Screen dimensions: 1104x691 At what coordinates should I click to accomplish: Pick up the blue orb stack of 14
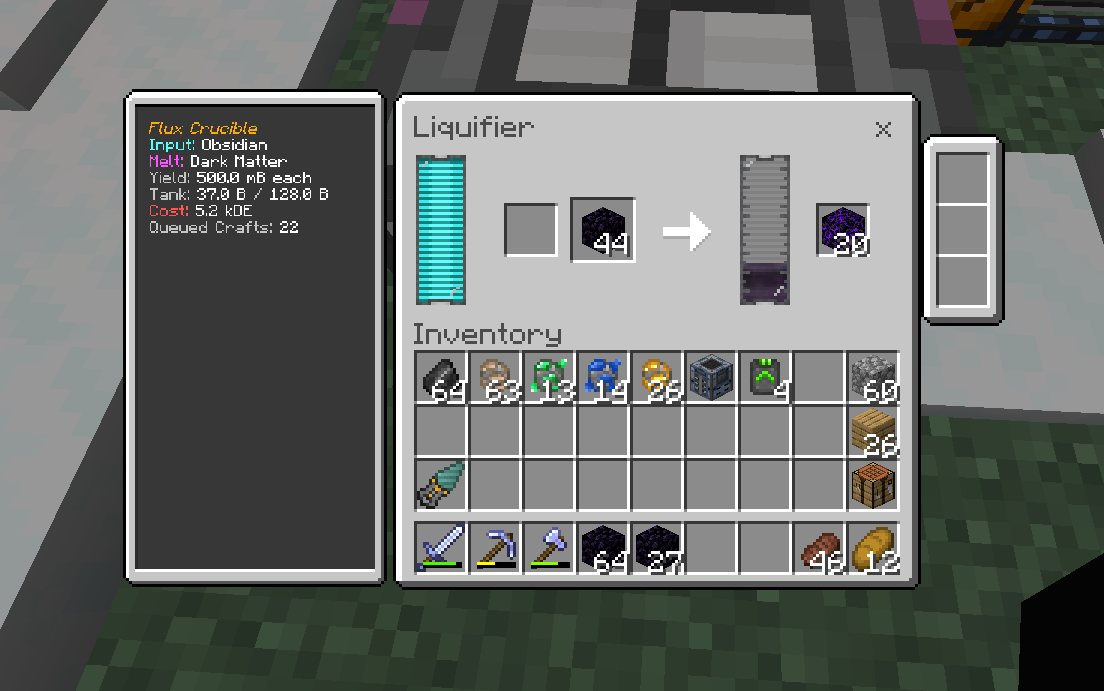[603, 378]
